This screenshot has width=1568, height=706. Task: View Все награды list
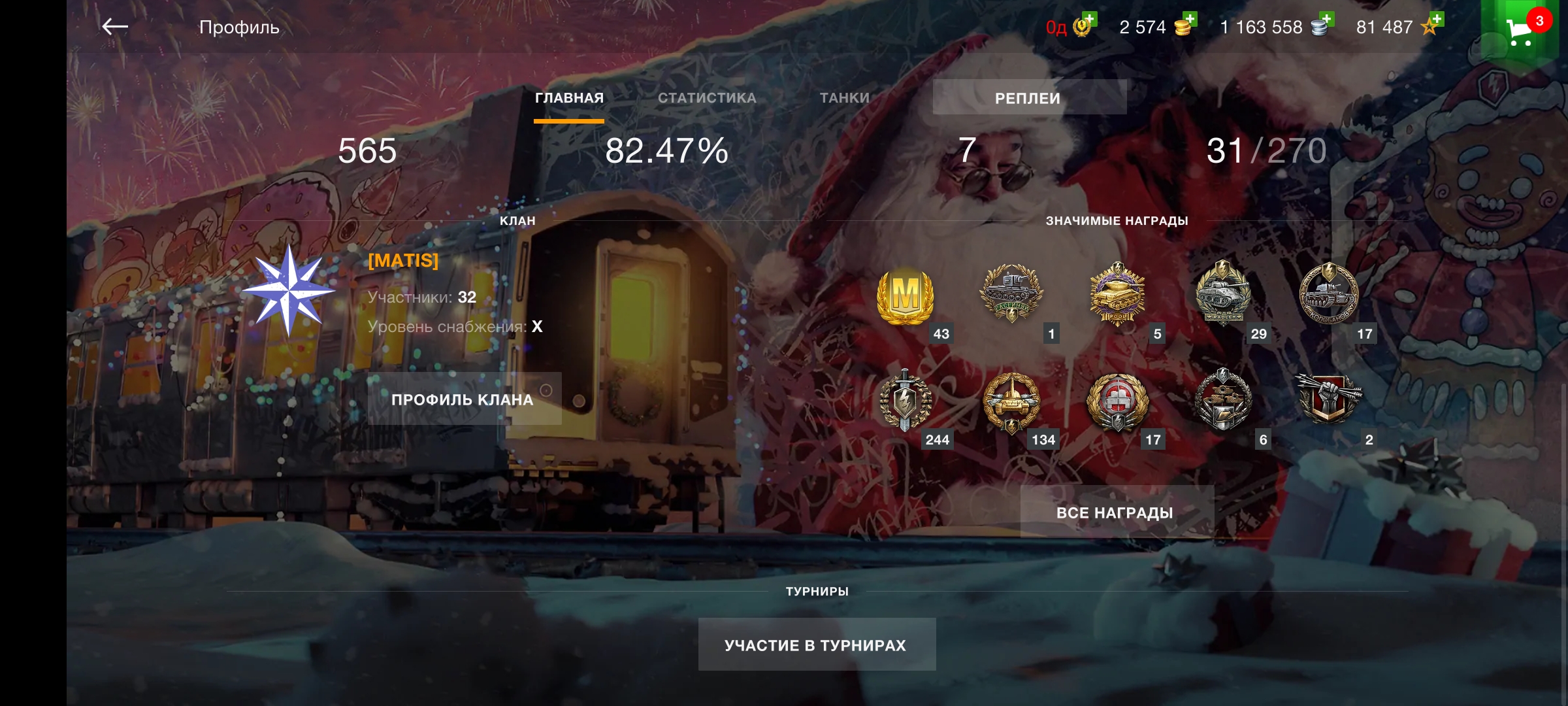click(x=1116, y=513)
